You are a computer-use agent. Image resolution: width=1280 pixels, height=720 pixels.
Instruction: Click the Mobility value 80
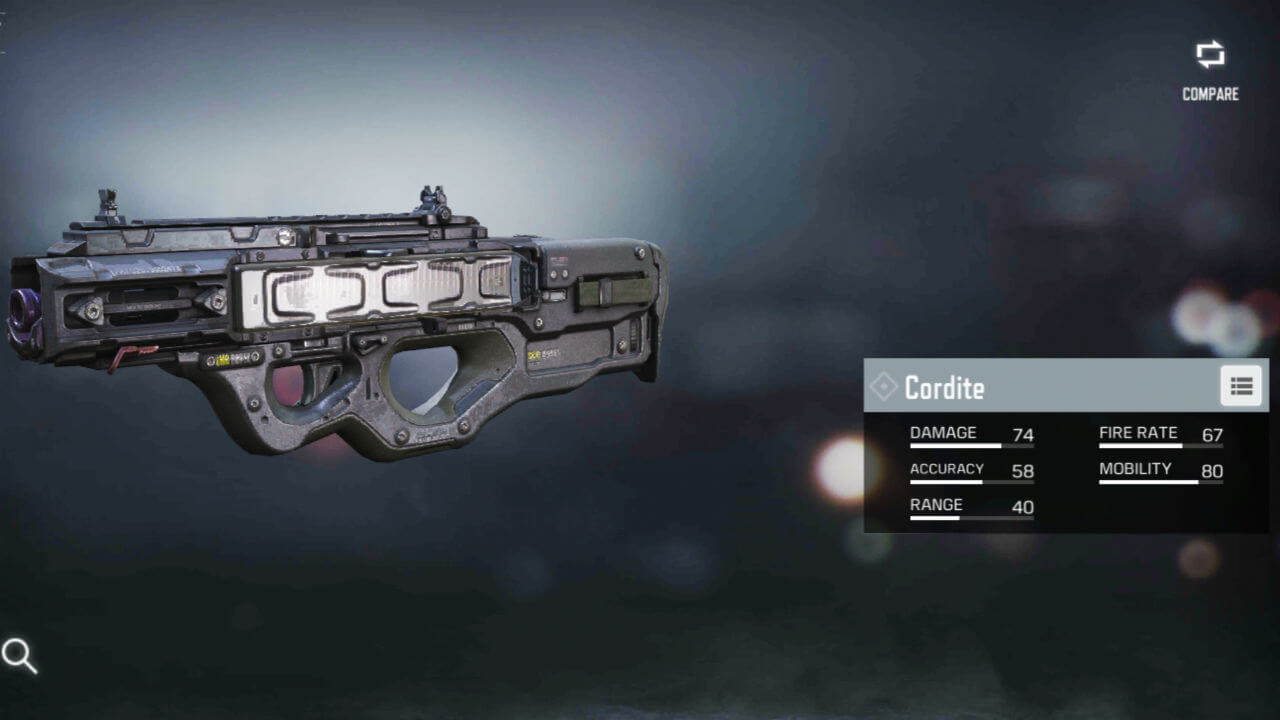(x=1211, y=471)
